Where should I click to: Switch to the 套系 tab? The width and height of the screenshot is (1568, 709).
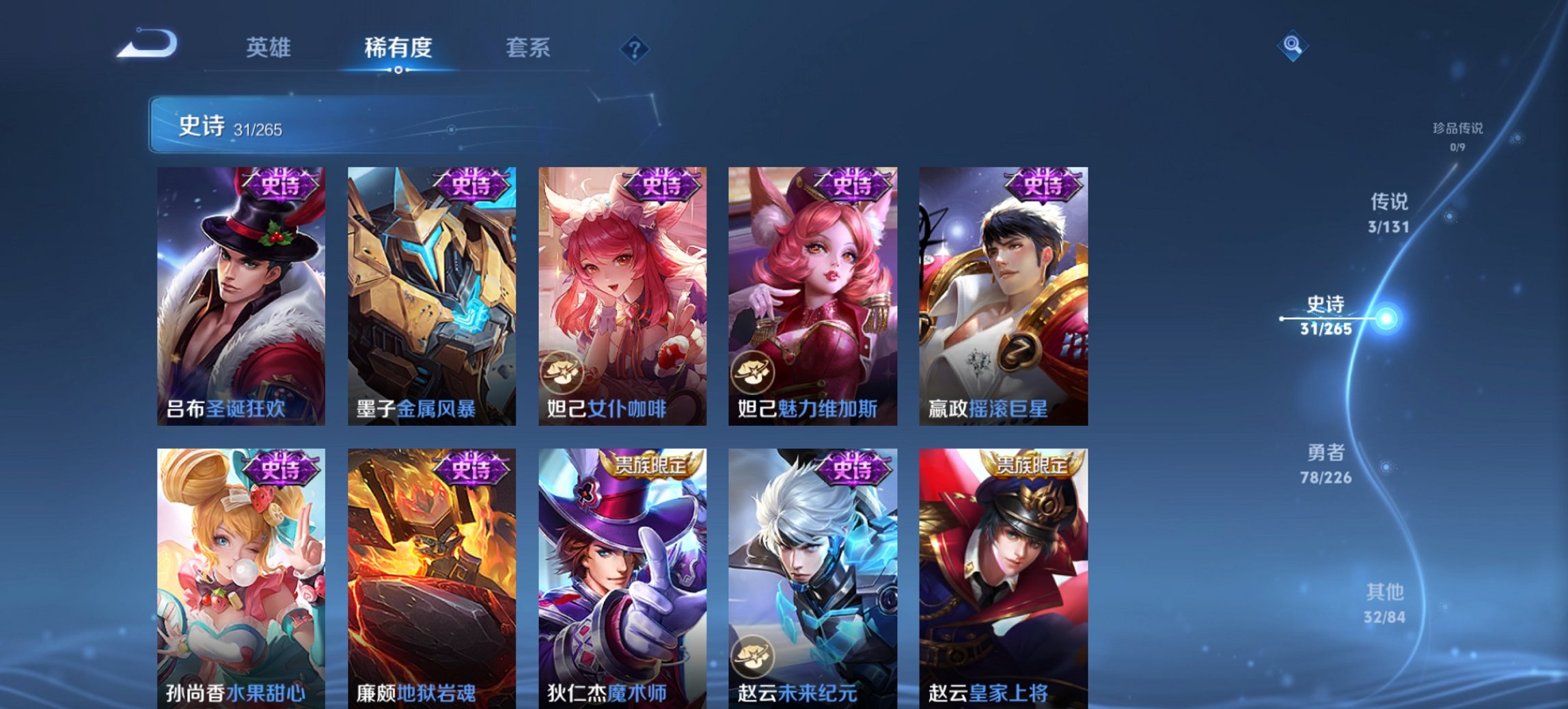click(x=527, y=48)
